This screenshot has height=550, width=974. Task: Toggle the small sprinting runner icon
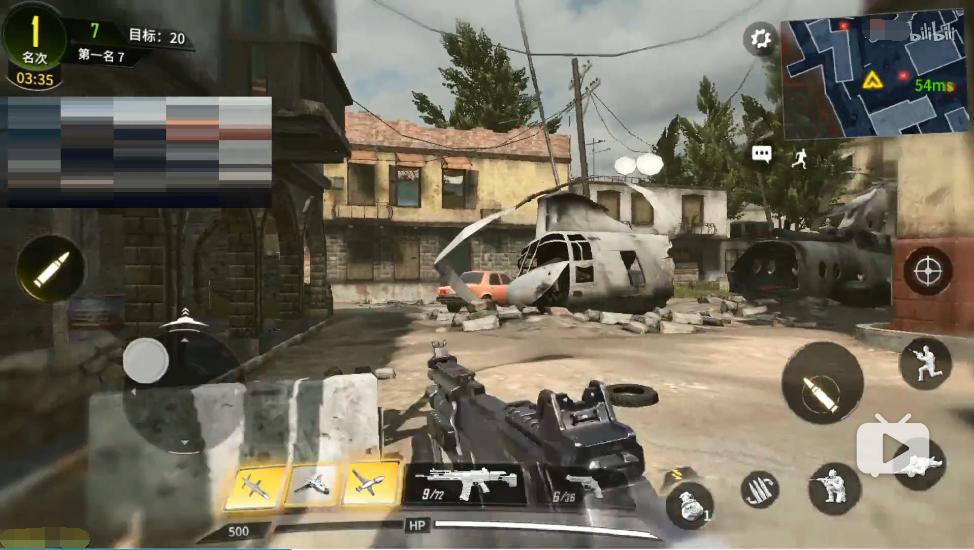pos(799,158)
